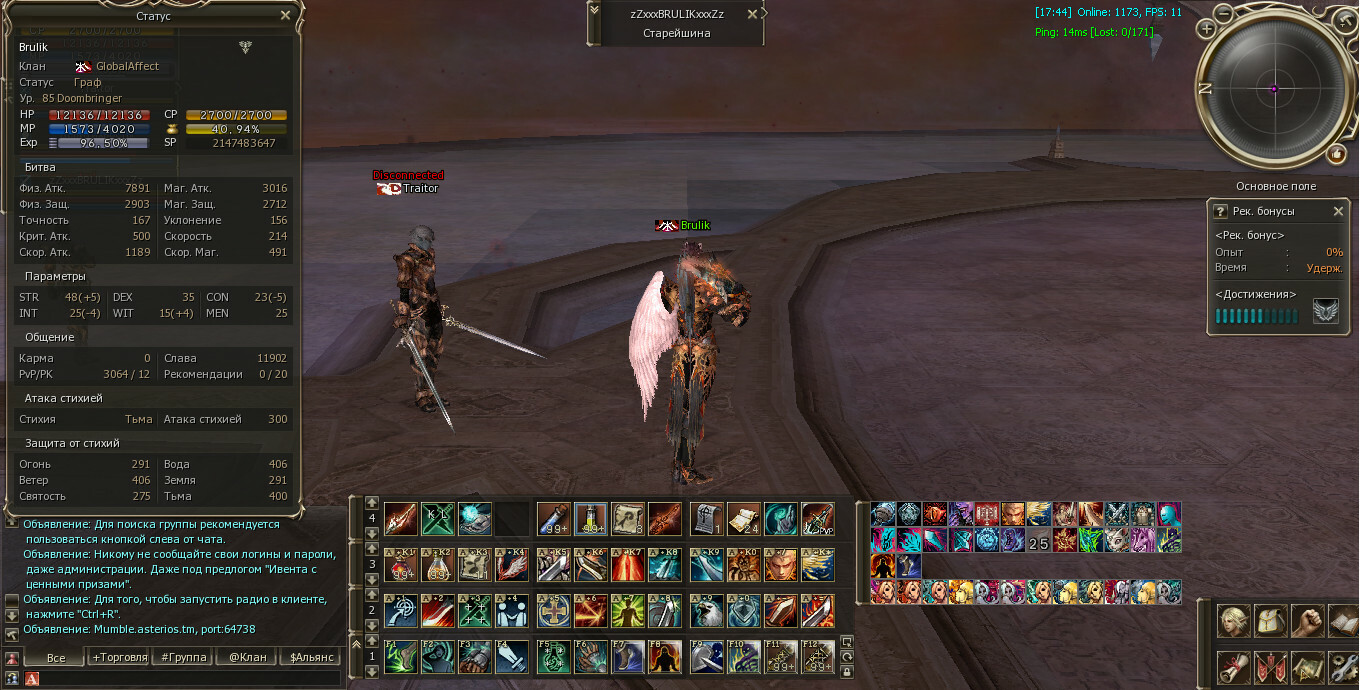Show the Все chat tab
The image size is (1364, 690).
coord(56,657)
